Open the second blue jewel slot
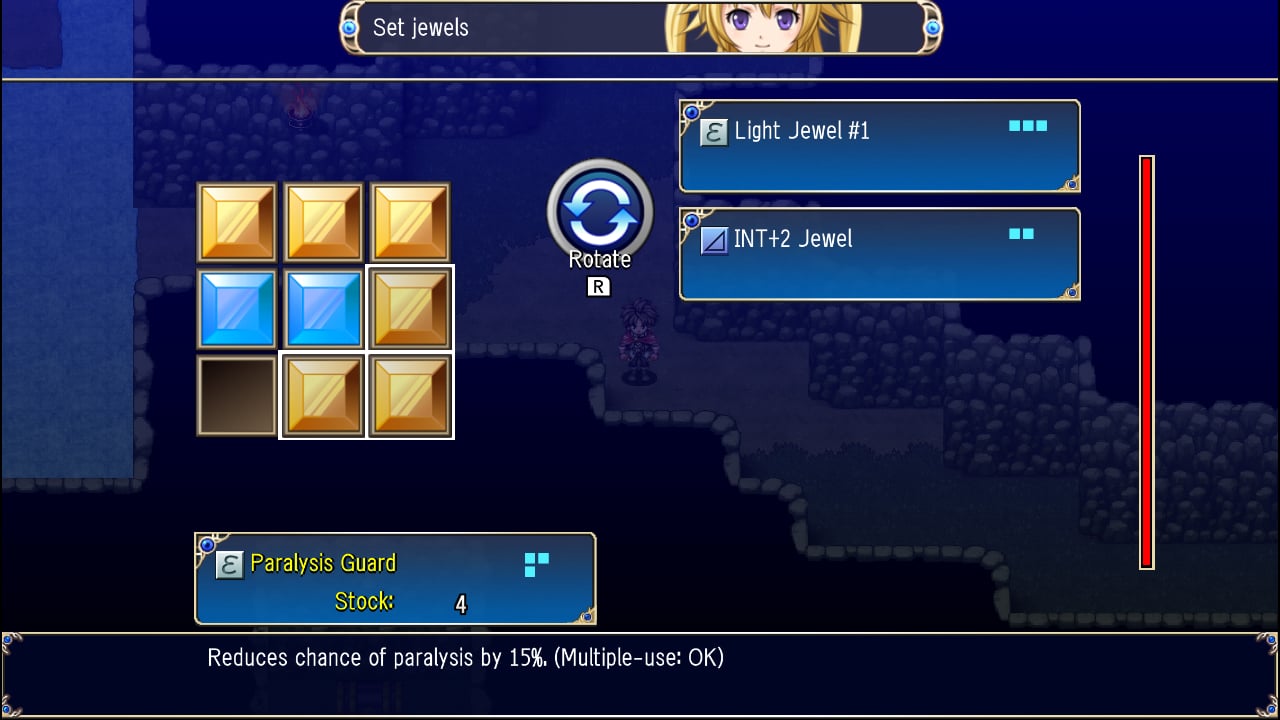 [323, 307]
